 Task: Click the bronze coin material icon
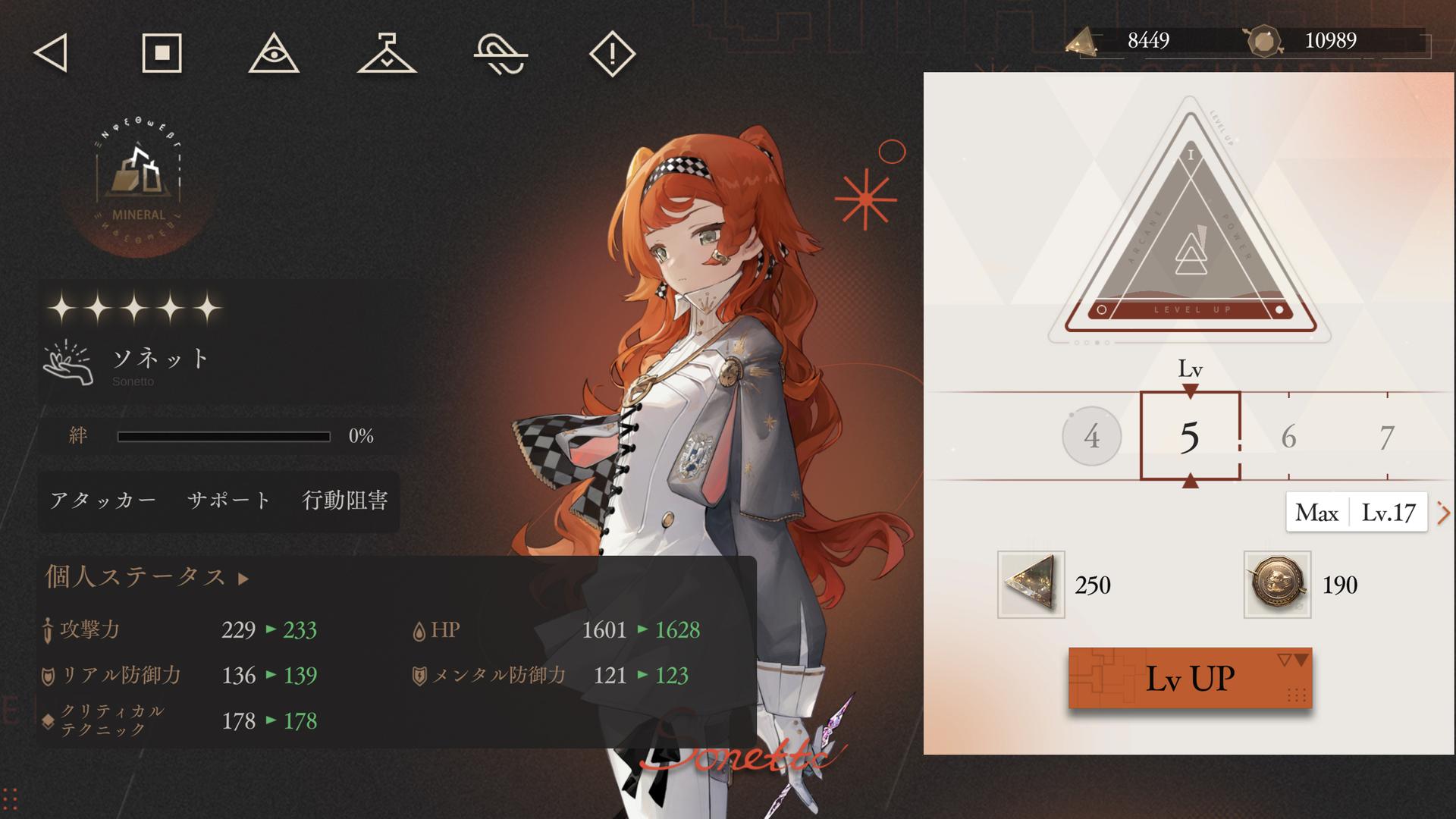pos(1277,584)
